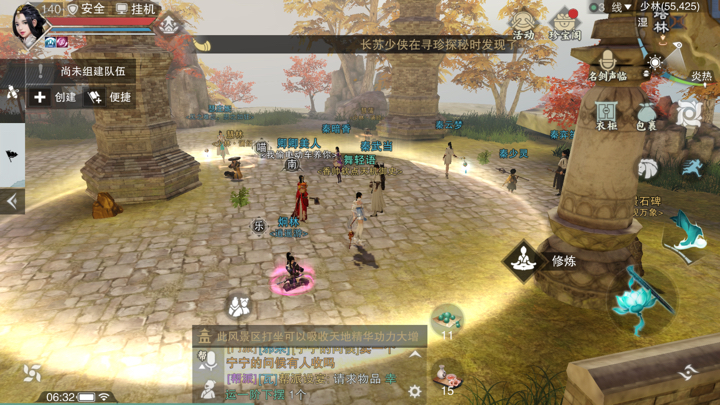Open the 包裹 inventory bag
The width and height of the screenshot is (720, 405).
pos(647,115)
